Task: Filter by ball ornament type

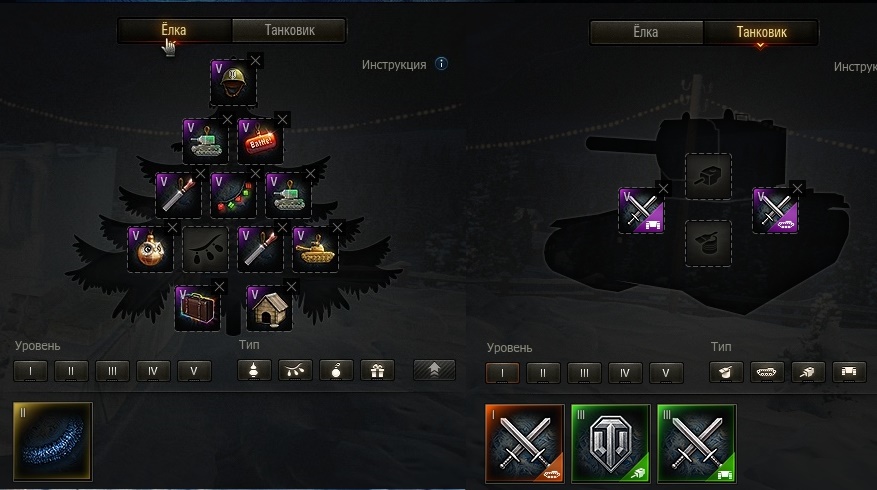Action: pos(336,371)
